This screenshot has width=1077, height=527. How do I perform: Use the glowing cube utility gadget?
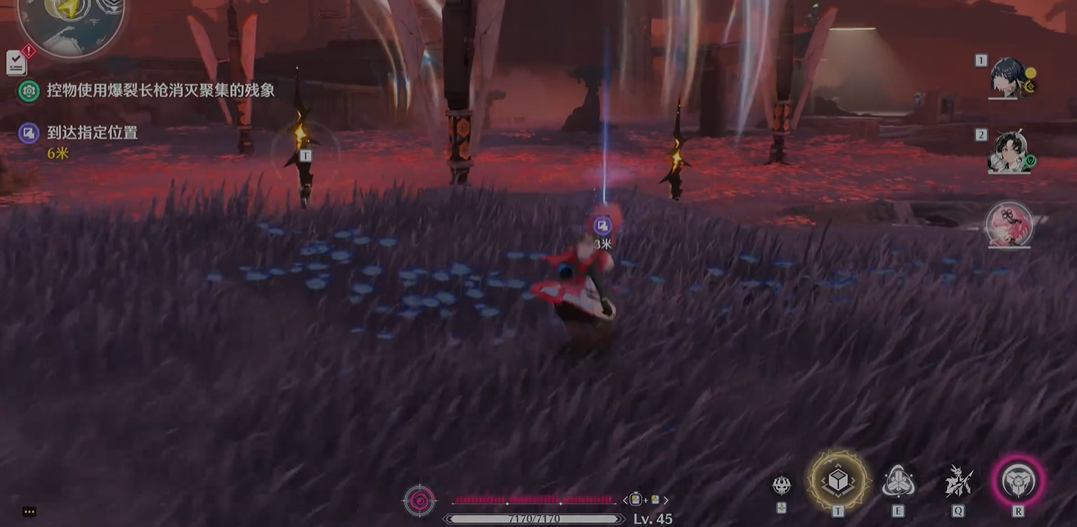[x=838, y=482]
